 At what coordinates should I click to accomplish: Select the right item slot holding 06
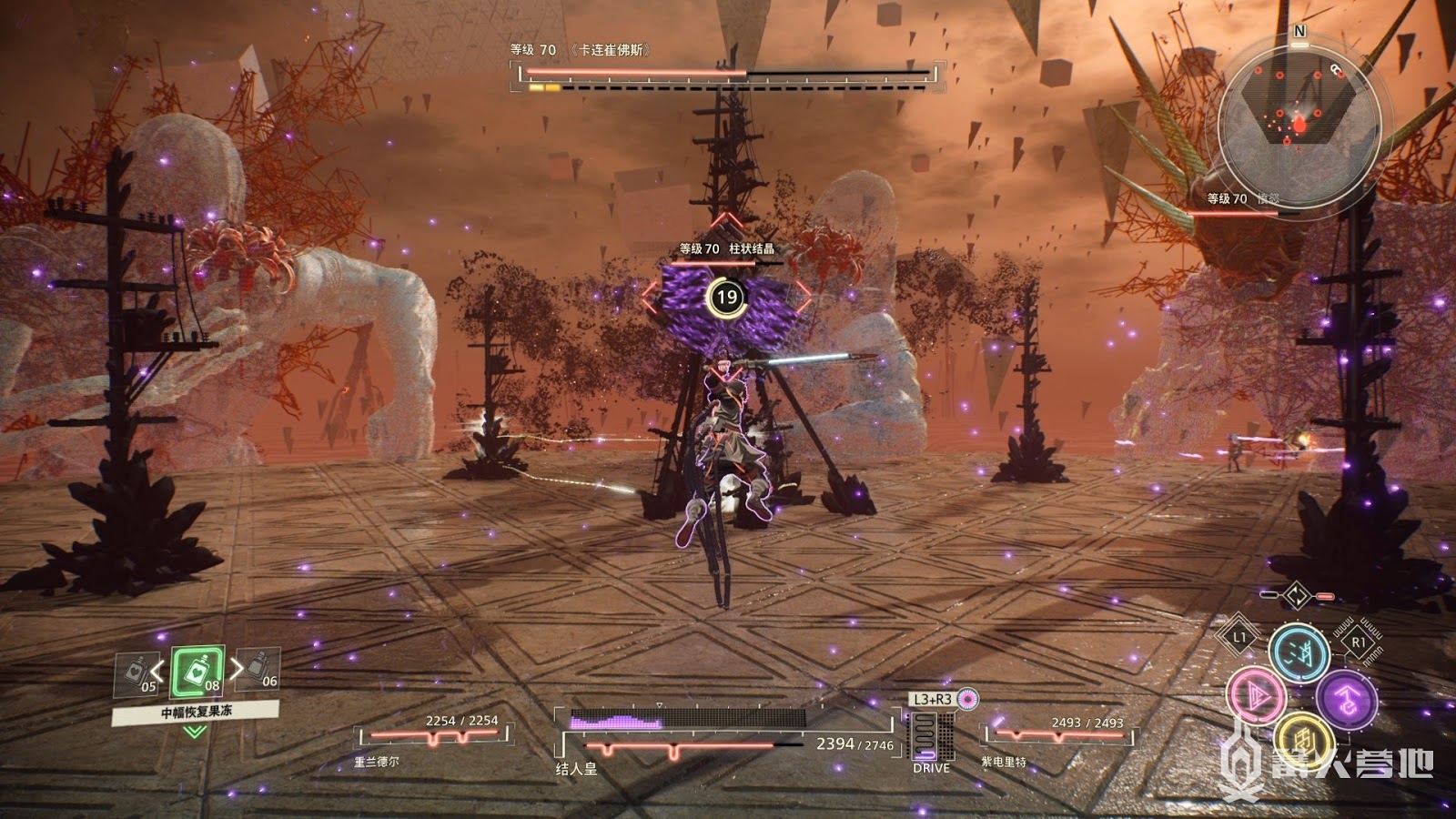(258, 670)
